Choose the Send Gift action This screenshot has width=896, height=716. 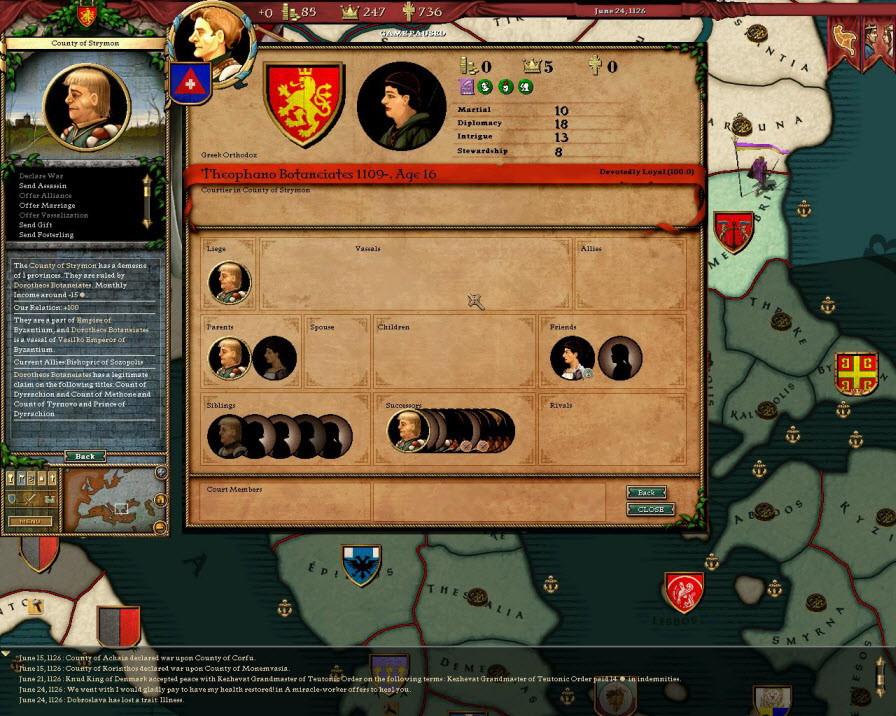coord(37,225)
